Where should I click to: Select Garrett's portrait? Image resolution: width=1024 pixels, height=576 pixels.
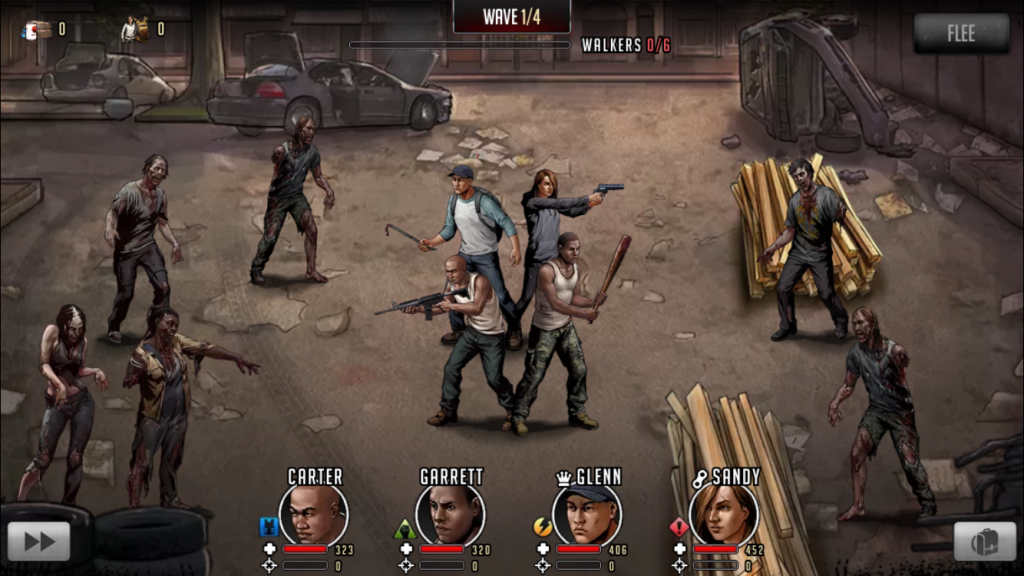[450, 514]
